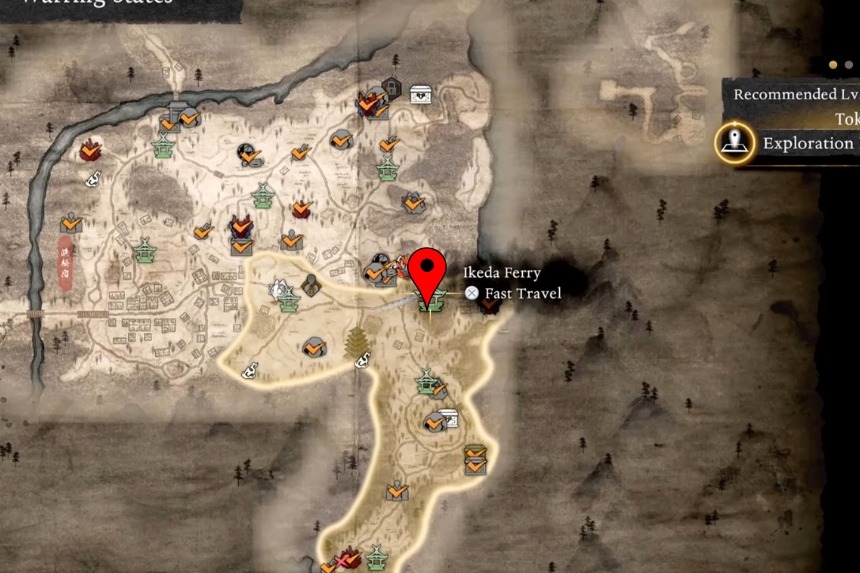Select the white treasure chest marker
The width and height of the screenshot is (860, 573).
[x=421, y=95]
